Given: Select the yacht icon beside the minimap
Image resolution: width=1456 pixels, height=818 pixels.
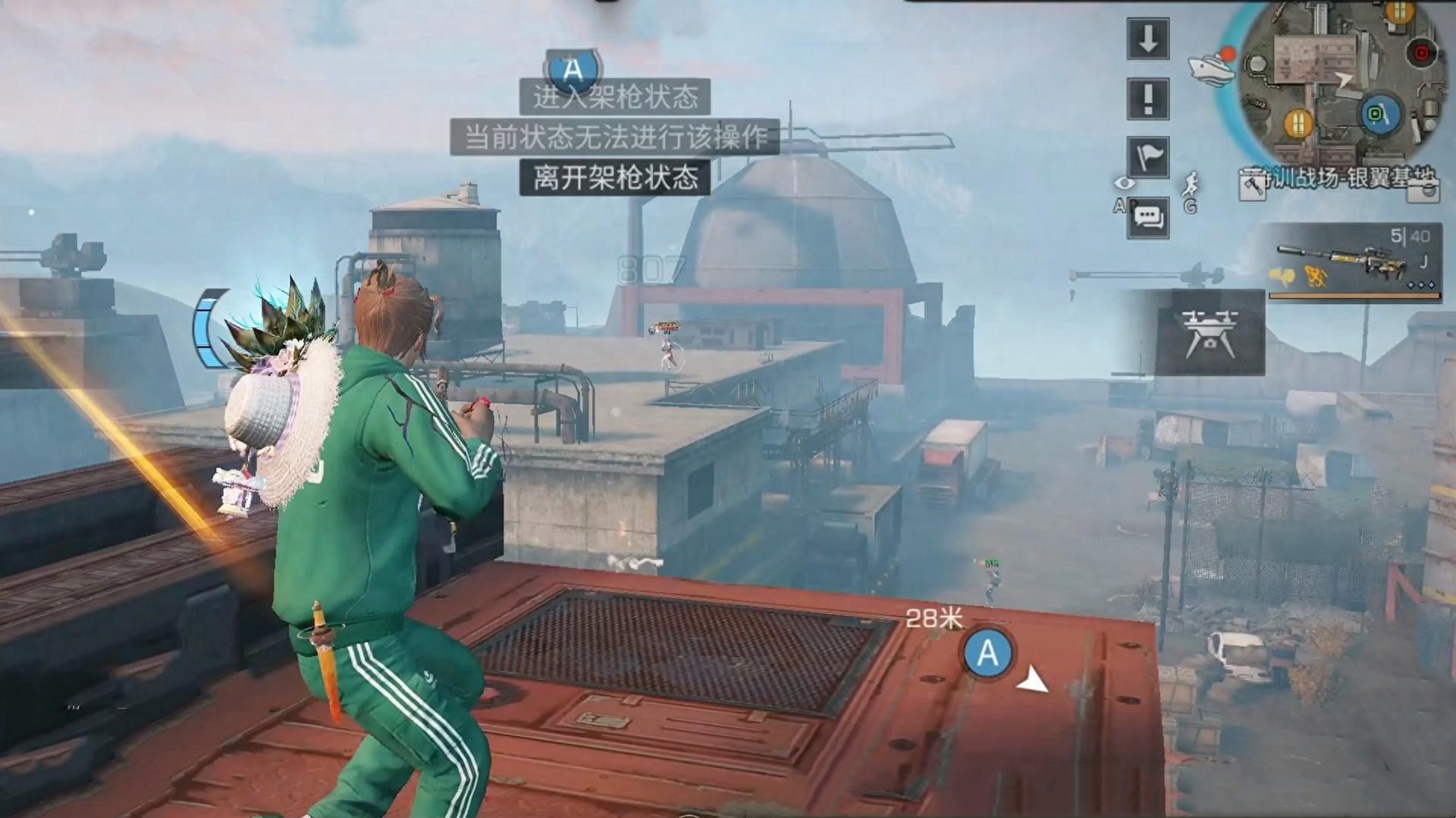Looking at the screenshot, I should coord(1211,67).
